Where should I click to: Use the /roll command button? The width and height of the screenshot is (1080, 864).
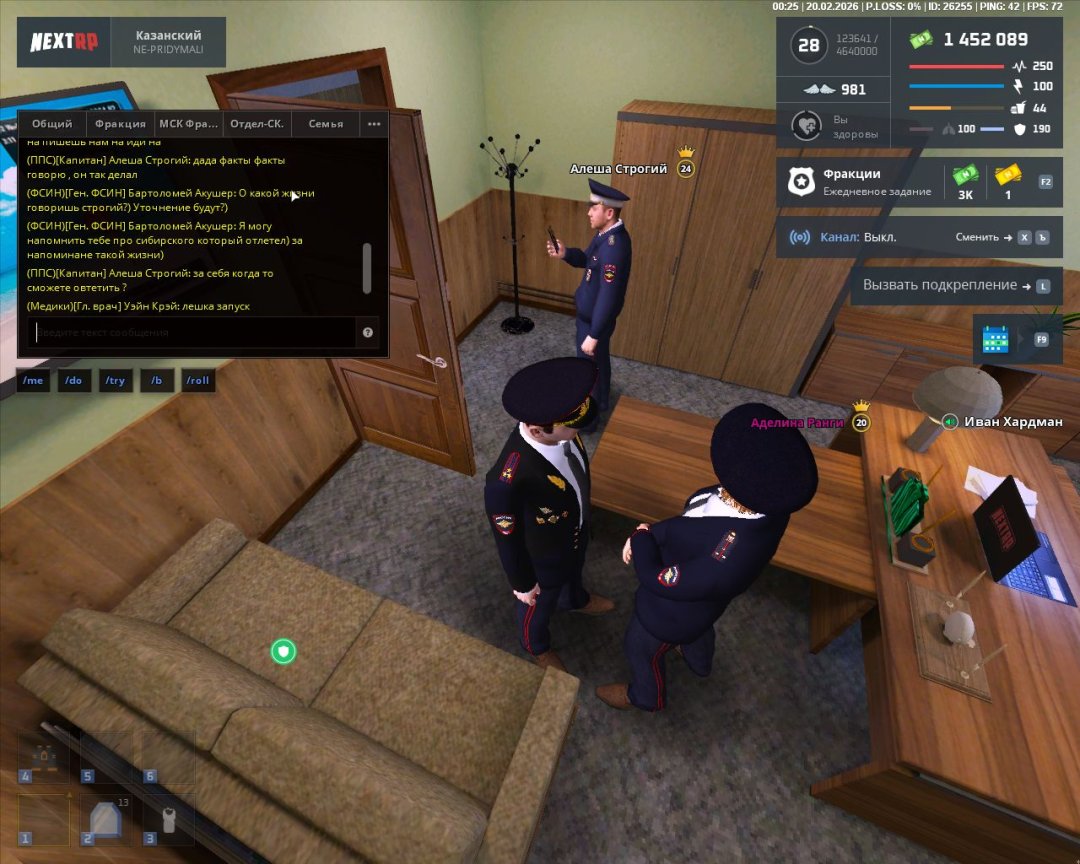(x=198, y=381)
